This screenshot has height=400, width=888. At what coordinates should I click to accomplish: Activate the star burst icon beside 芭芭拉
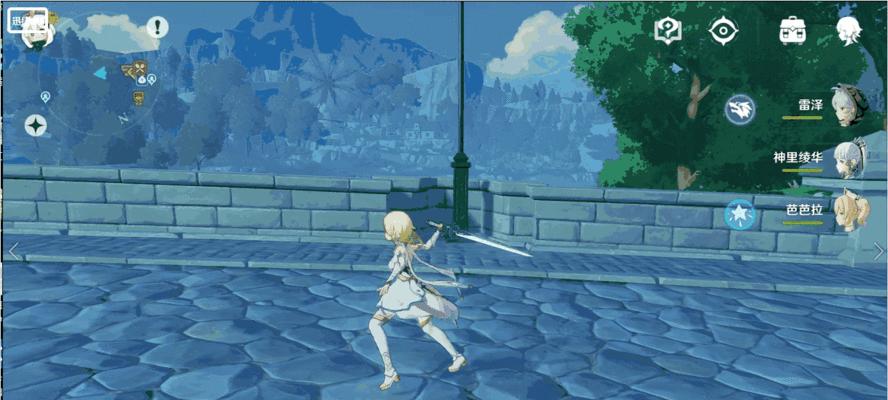740,213
